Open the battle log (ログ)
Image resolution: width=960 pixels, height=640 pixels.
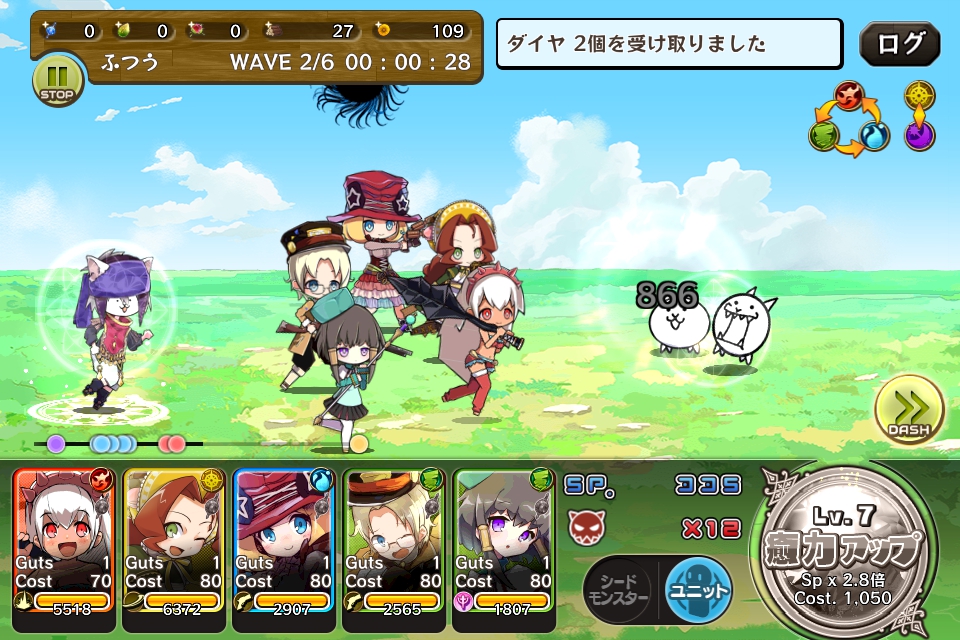click(x=899, y=44)
